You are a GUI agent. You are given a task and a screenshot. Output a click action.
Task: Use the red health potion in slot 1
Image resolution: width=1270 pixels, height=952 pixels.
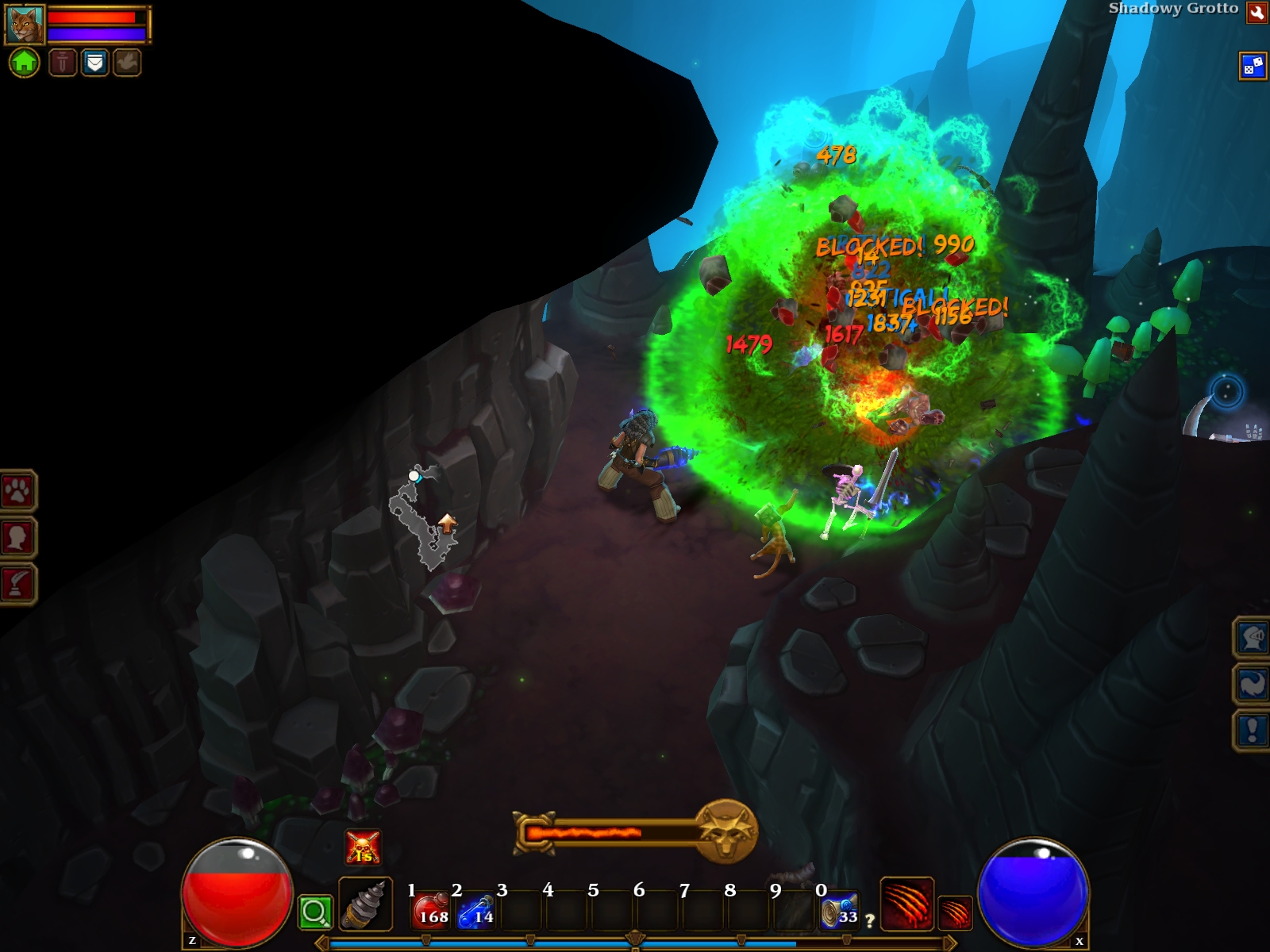432,910
